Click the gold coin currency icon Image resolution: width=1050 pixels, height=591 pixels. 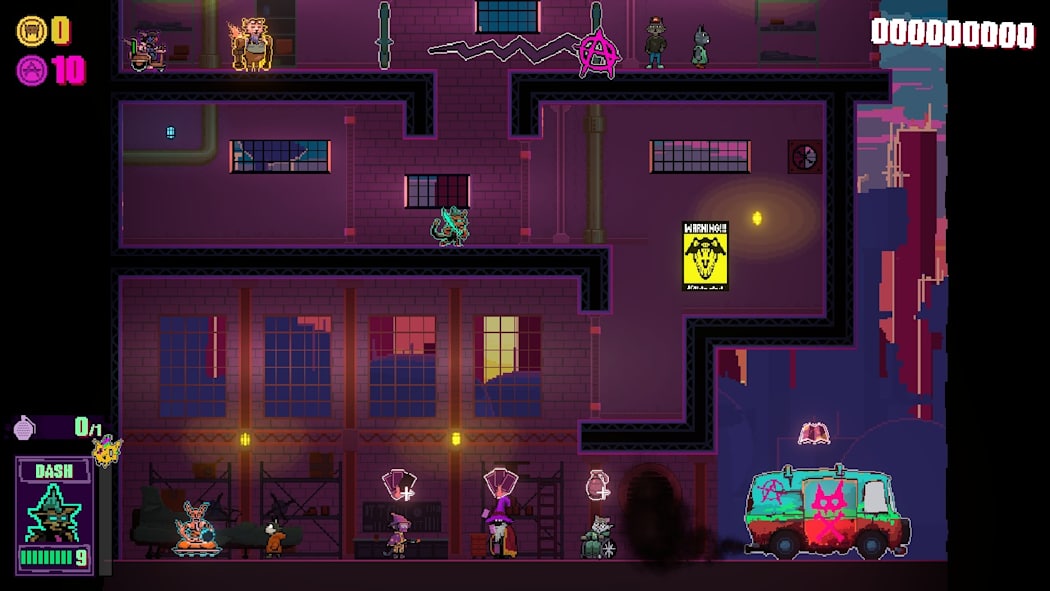31,31
